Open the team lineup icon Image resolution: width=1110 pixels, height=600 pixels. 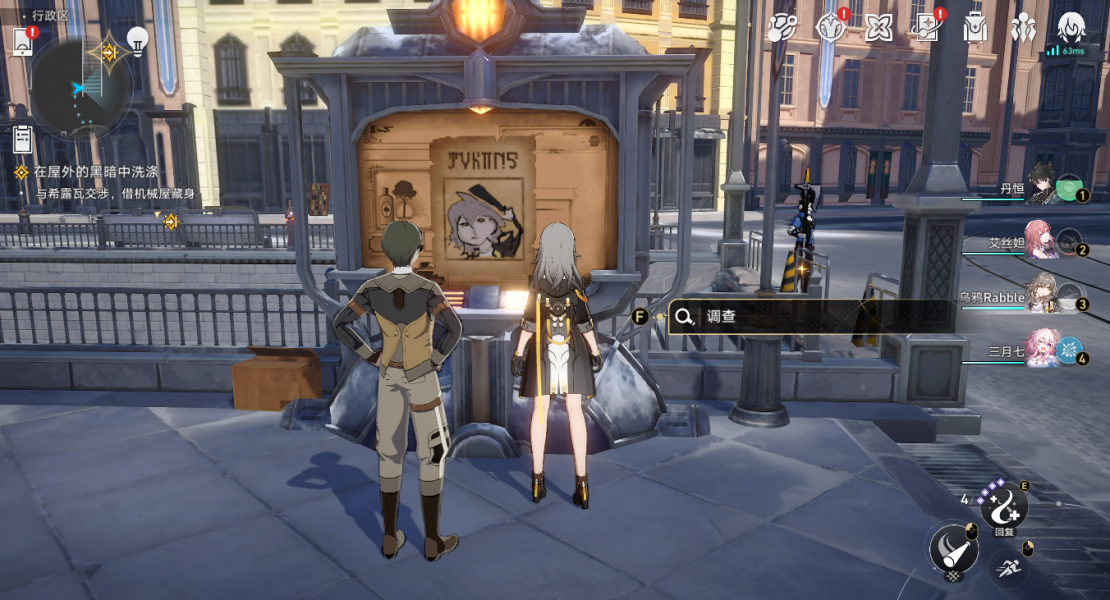(x=1023, y=28)
